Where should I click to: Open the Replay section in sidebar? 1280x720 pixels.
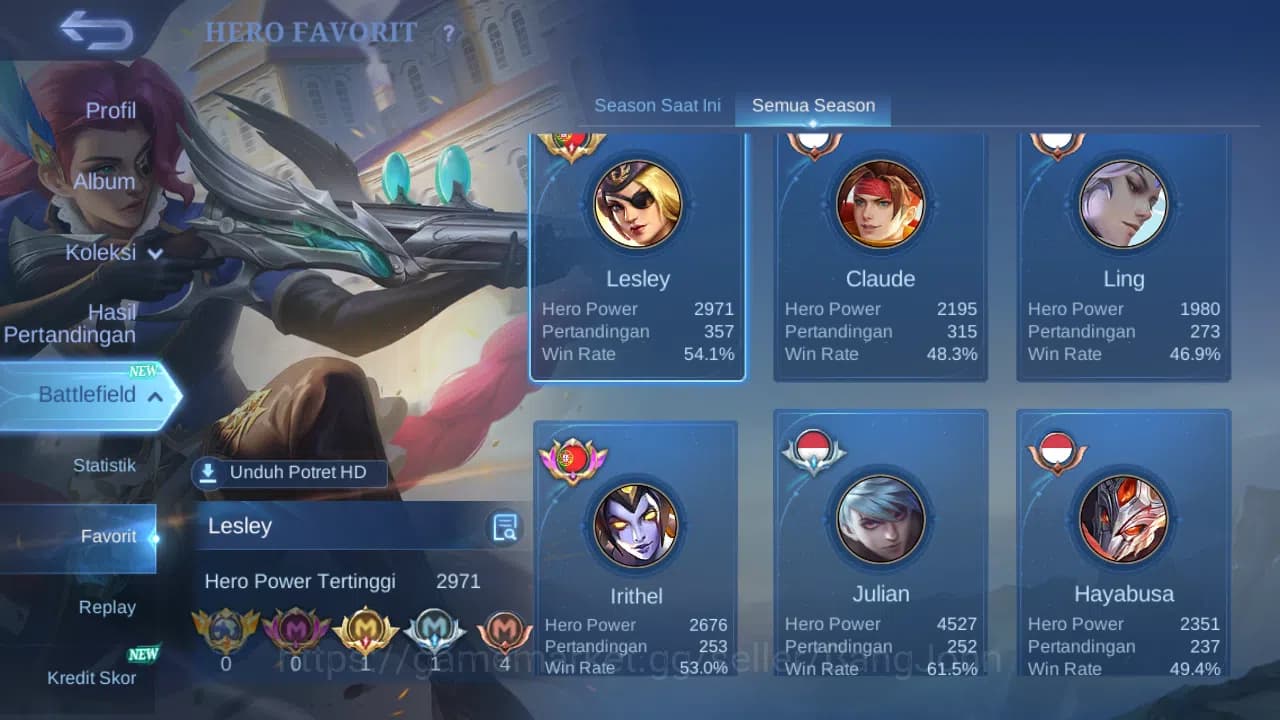tap(107, 607)
